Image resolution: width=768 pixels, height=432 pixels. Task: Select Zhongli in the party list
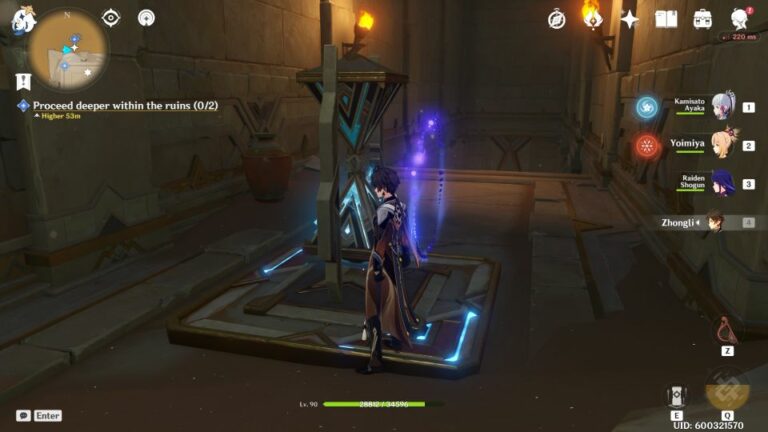(716, 222)
